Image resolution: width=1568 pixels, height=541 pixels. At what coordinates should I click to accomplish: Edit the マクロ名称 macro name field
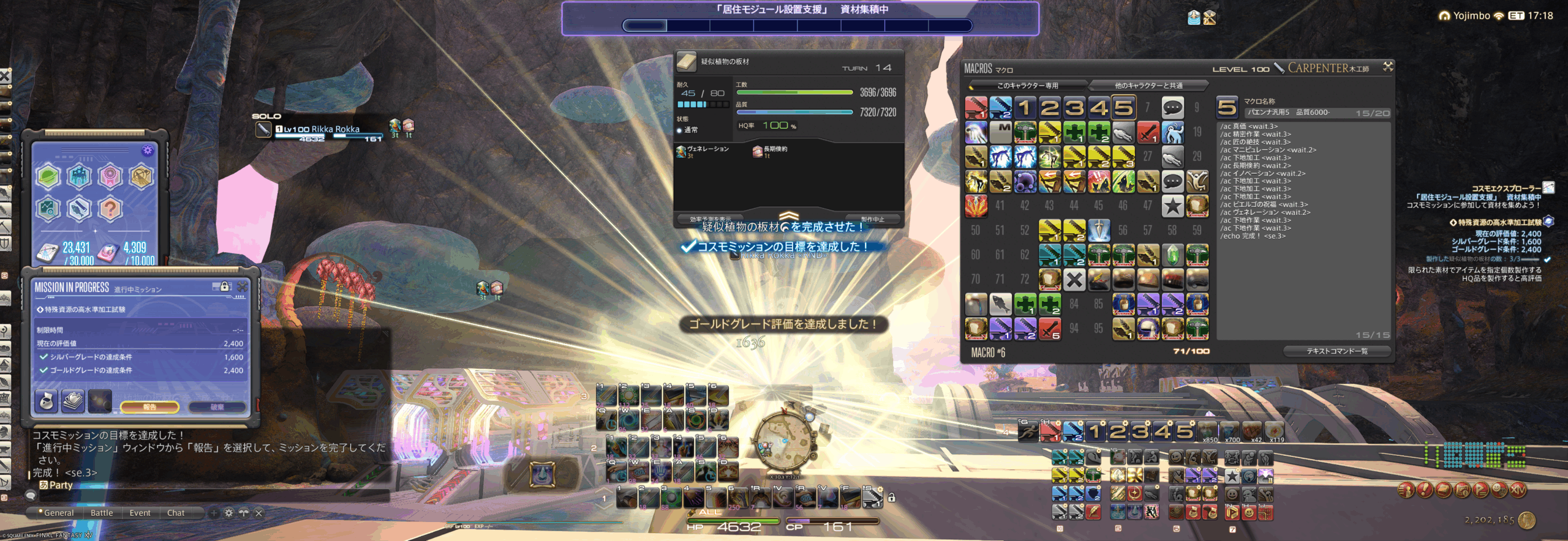click(x=1298, y=113)
